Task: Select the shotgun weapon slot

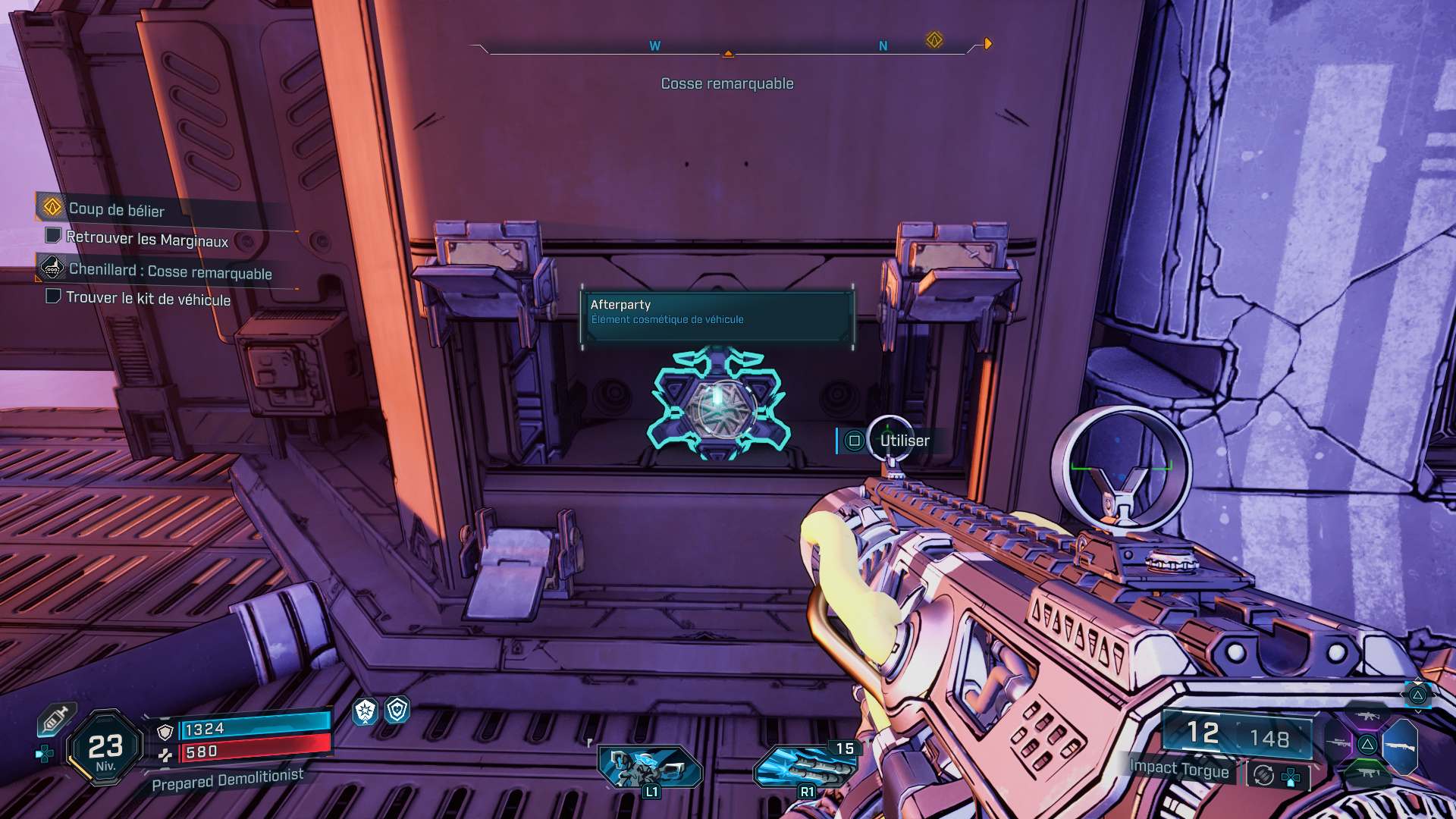Action: [1401, 746]
